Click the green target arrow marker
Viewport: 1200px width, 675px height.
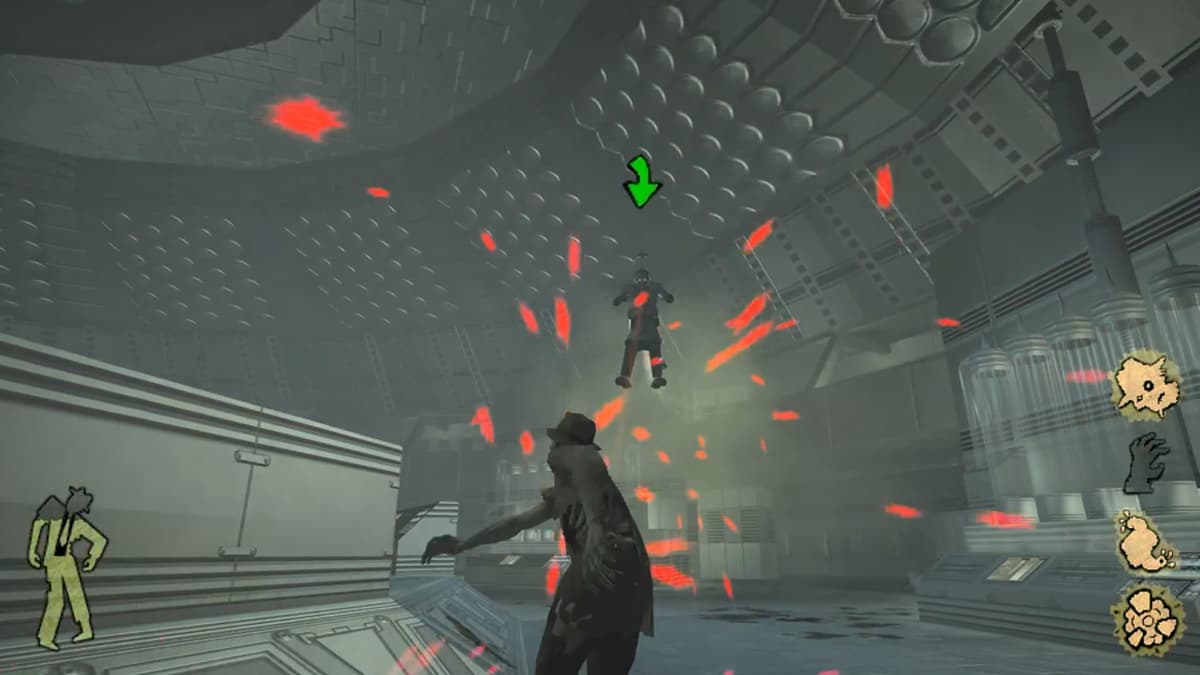click(642, 181)
